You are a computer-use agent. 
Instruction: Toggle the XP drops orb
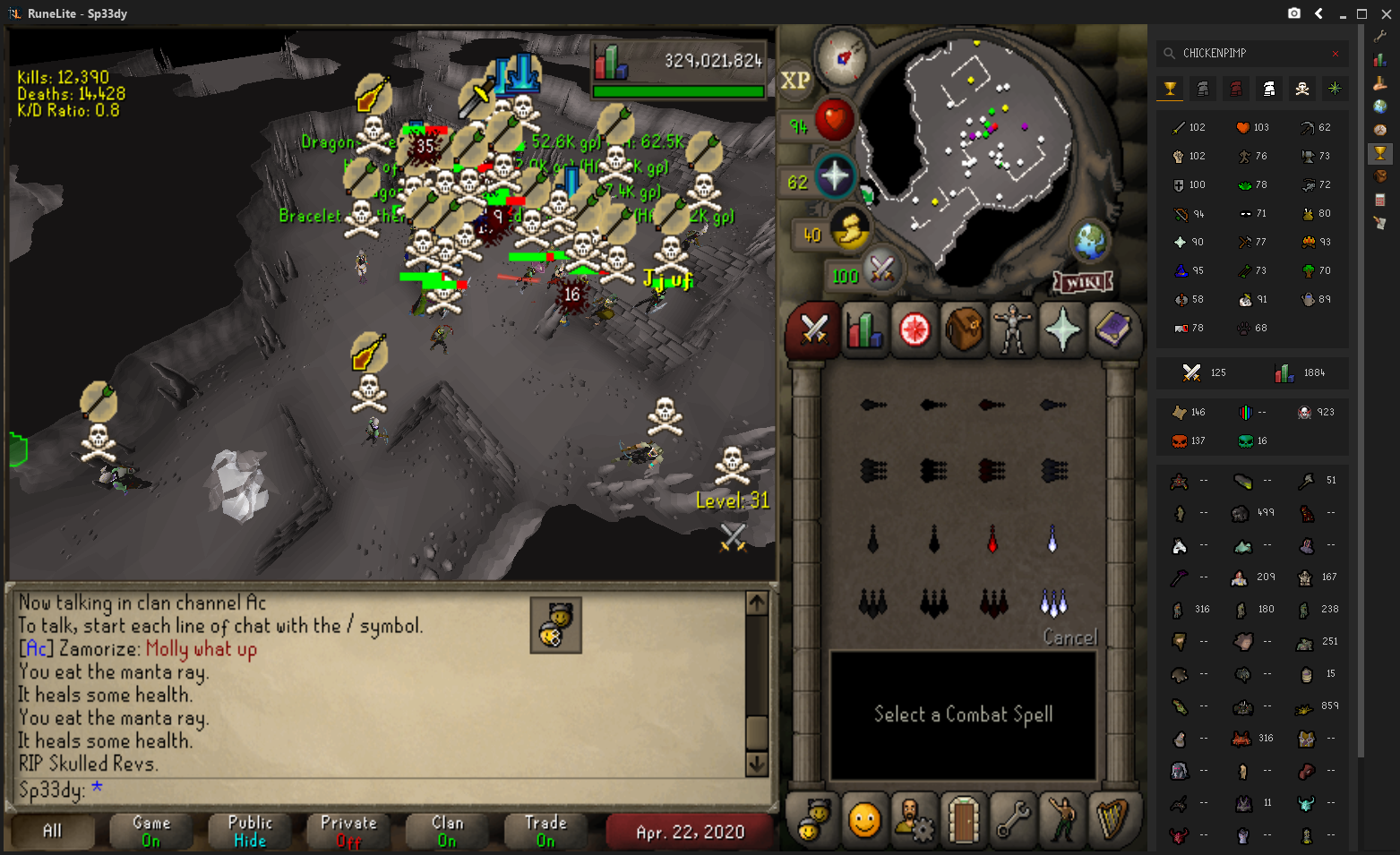tap(795, 81)
